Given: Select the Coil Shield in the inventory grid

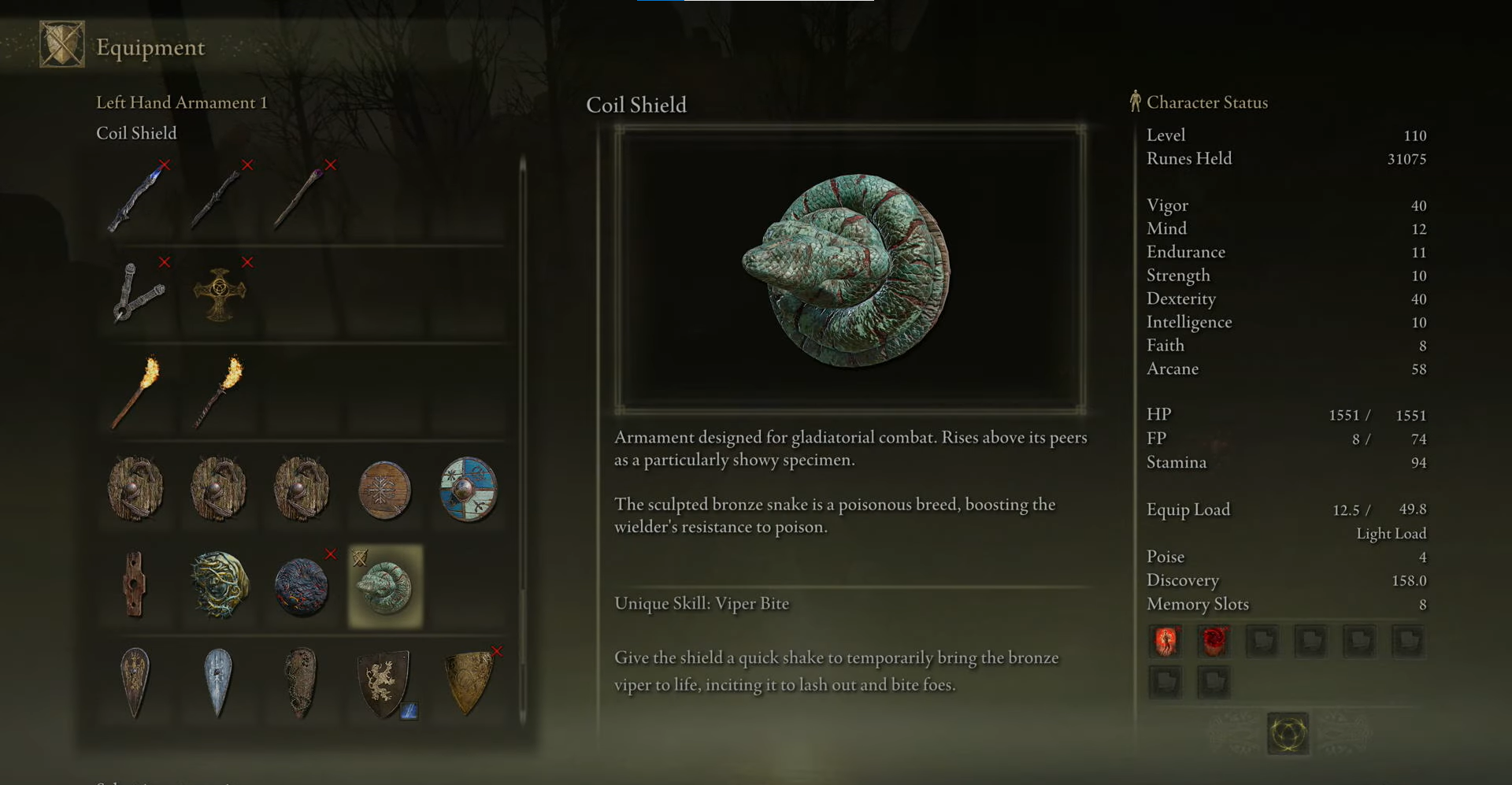Looking at the screenshot, I should tap(384, 587).
